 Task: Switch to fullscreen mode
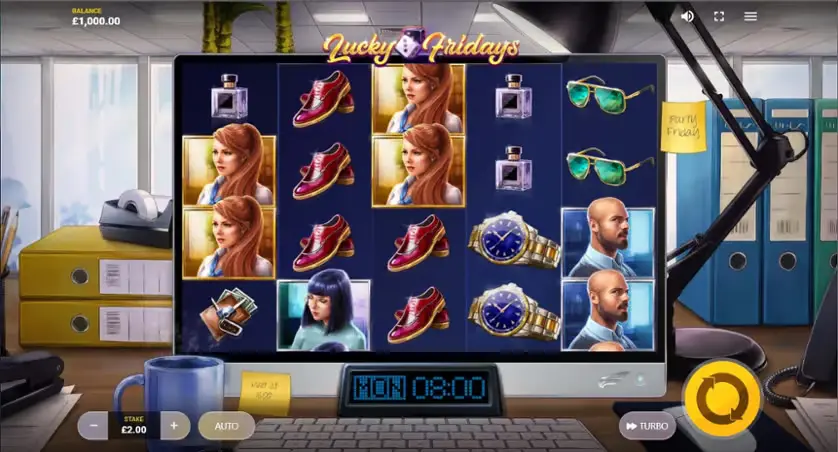click(718, 16)
